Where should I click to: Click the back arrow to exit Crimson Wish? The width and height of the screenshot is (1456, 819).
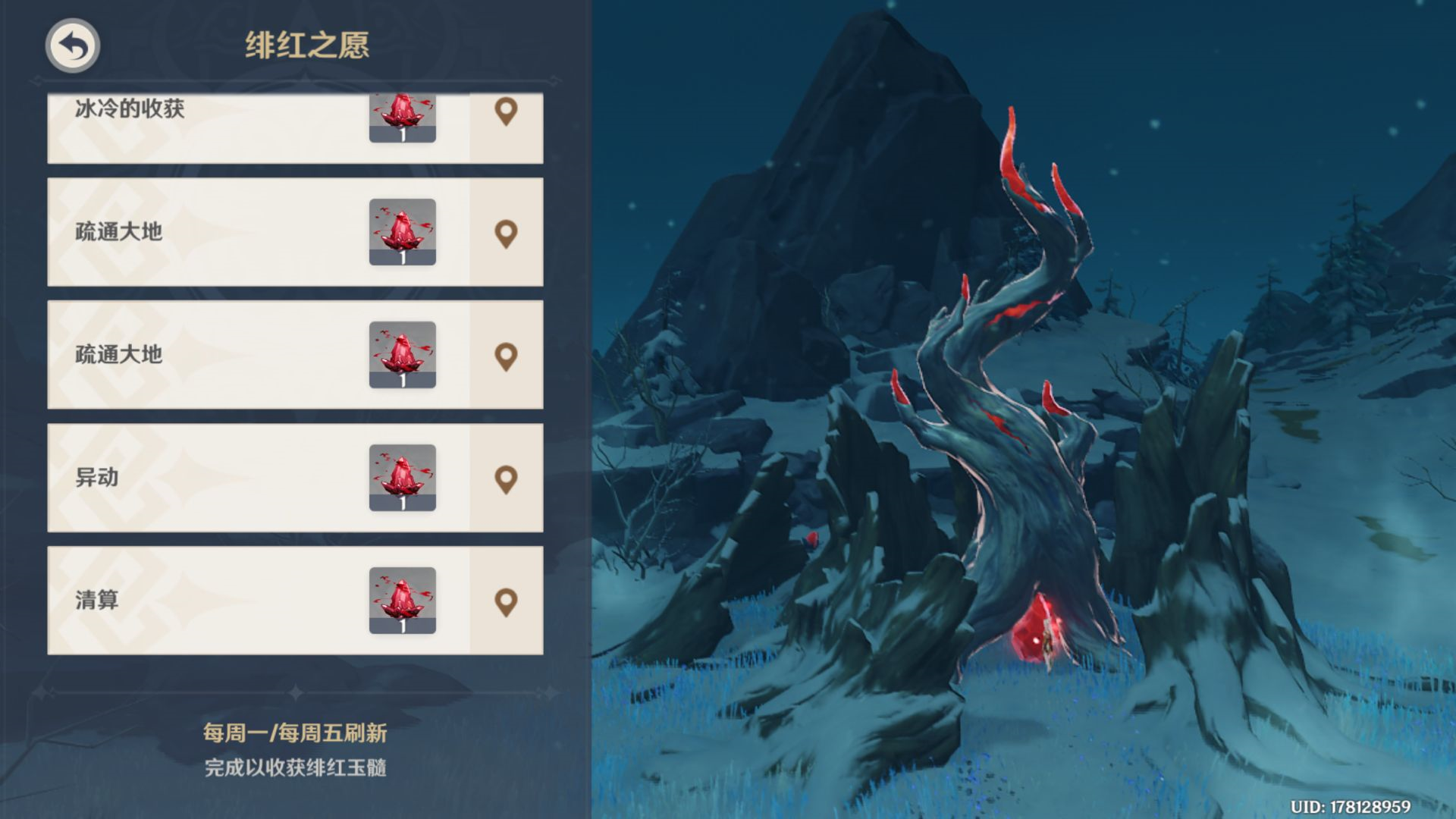coord(74,45)
